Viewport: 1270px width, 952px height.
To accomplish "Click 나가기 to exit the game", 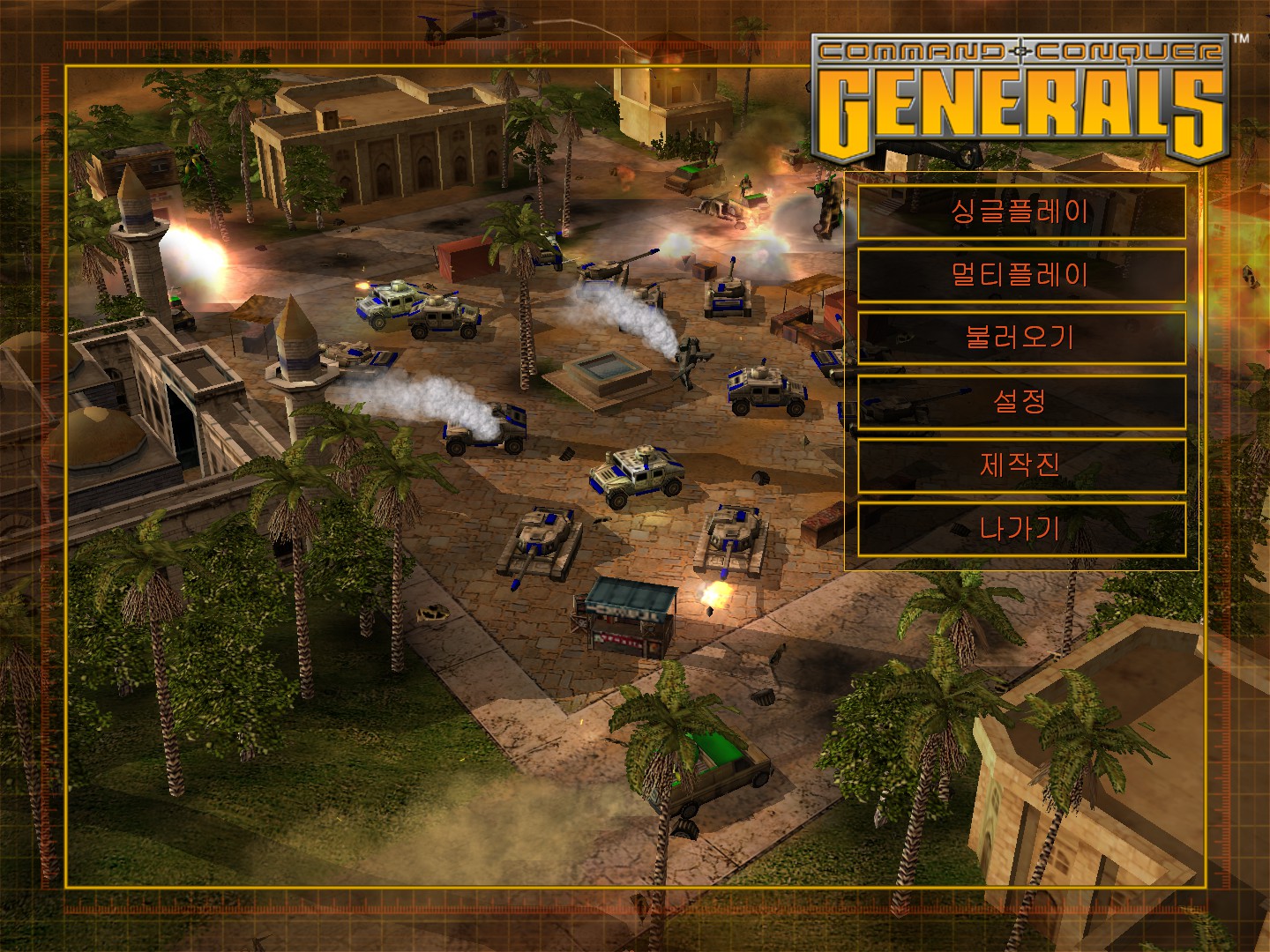I will click(1021, 529).
